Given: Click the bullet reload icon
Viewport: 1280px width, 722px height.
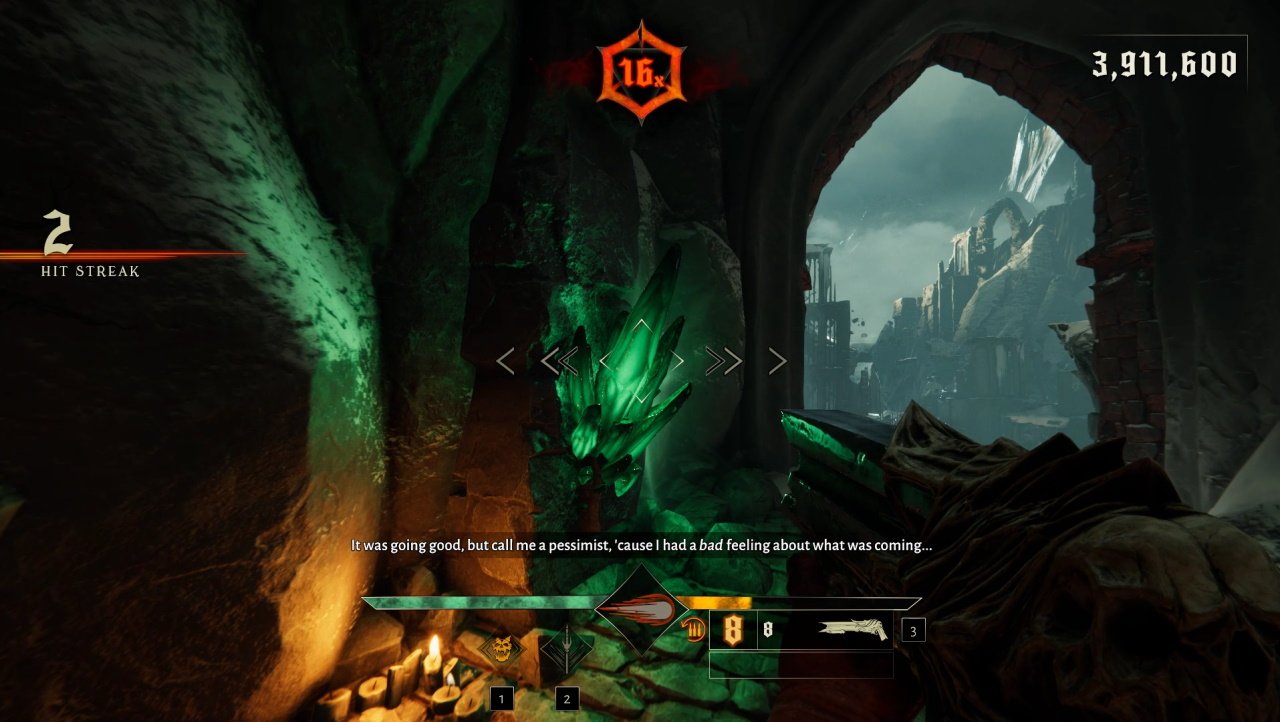Looking at the screenshot, I should pos(695,630).
